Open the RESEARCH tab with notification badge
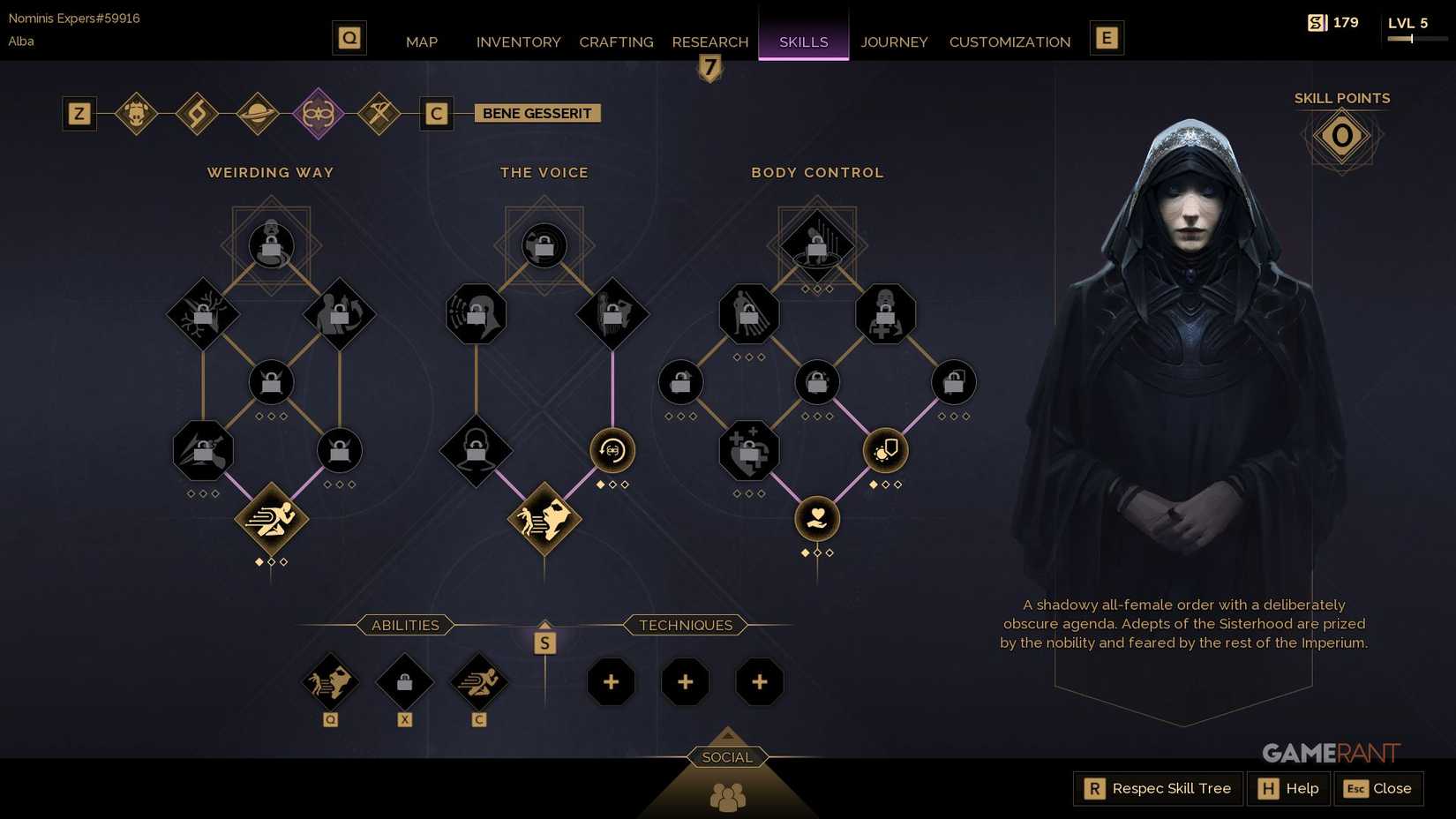 pyautogui.click(x=709, y=41)
